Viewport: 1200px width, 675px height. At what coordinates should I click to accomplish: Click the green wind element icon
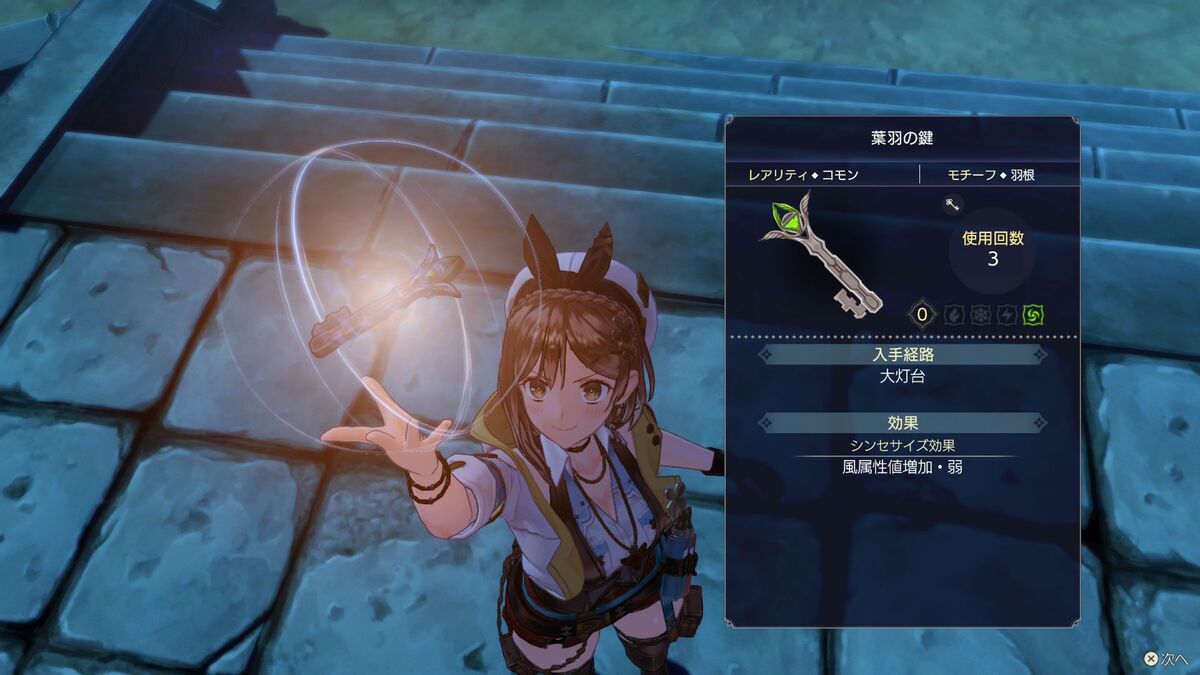click(1033, 315)
